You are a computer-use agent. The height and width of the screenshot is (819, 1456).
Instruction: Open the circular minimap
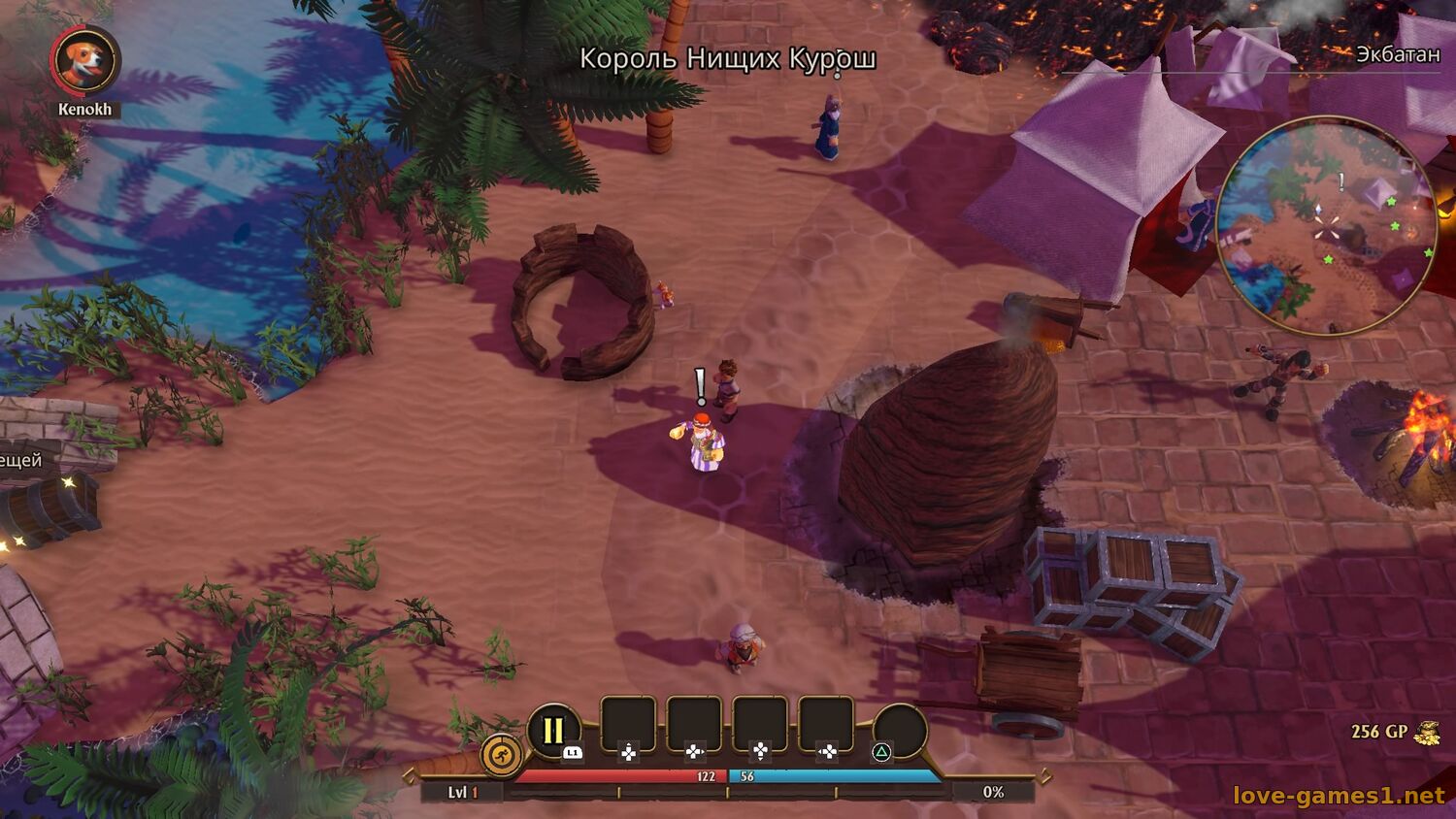[1327, 226]
